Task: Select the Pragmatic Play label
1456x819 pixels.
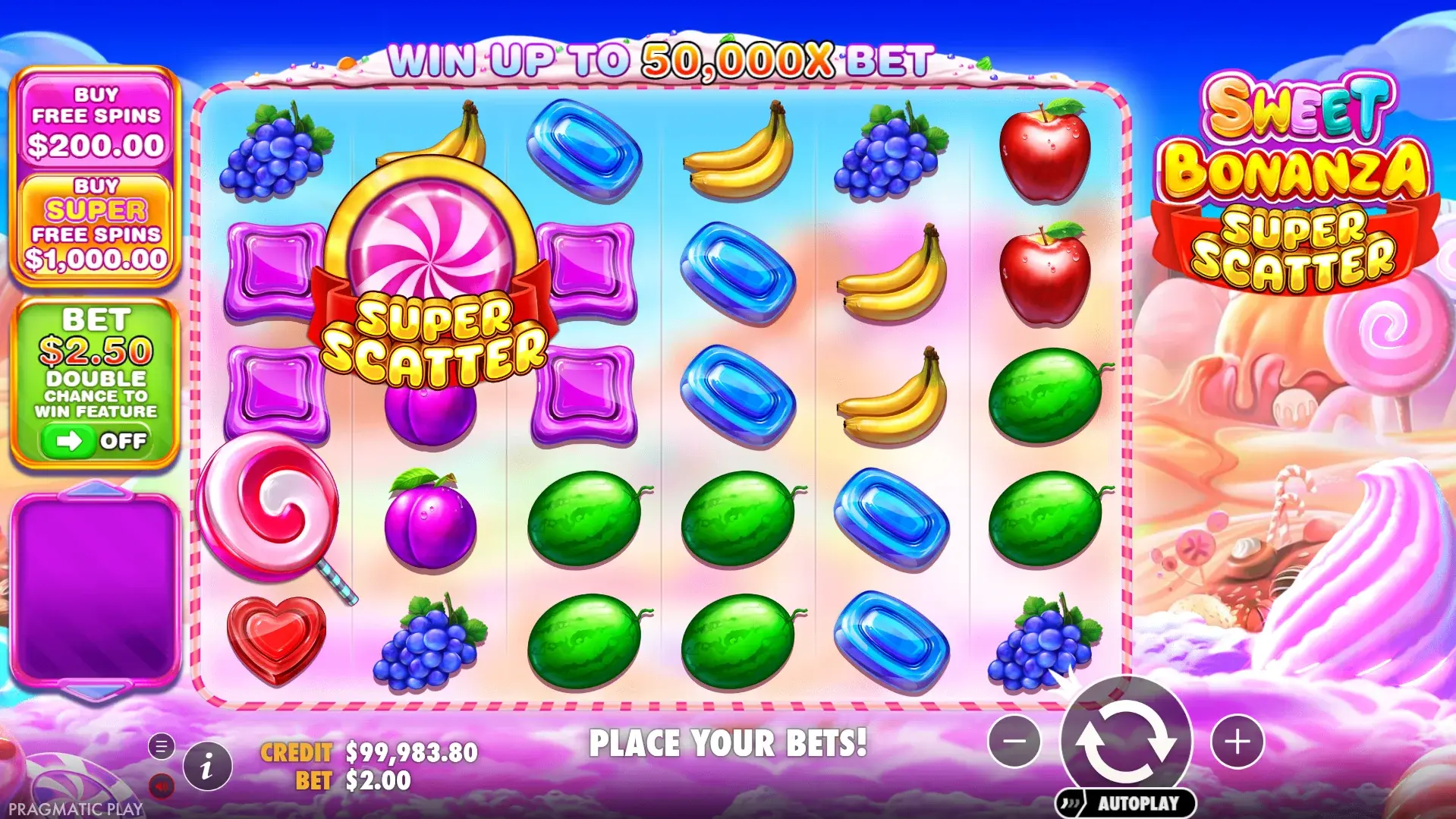Action: pos(76,808)
